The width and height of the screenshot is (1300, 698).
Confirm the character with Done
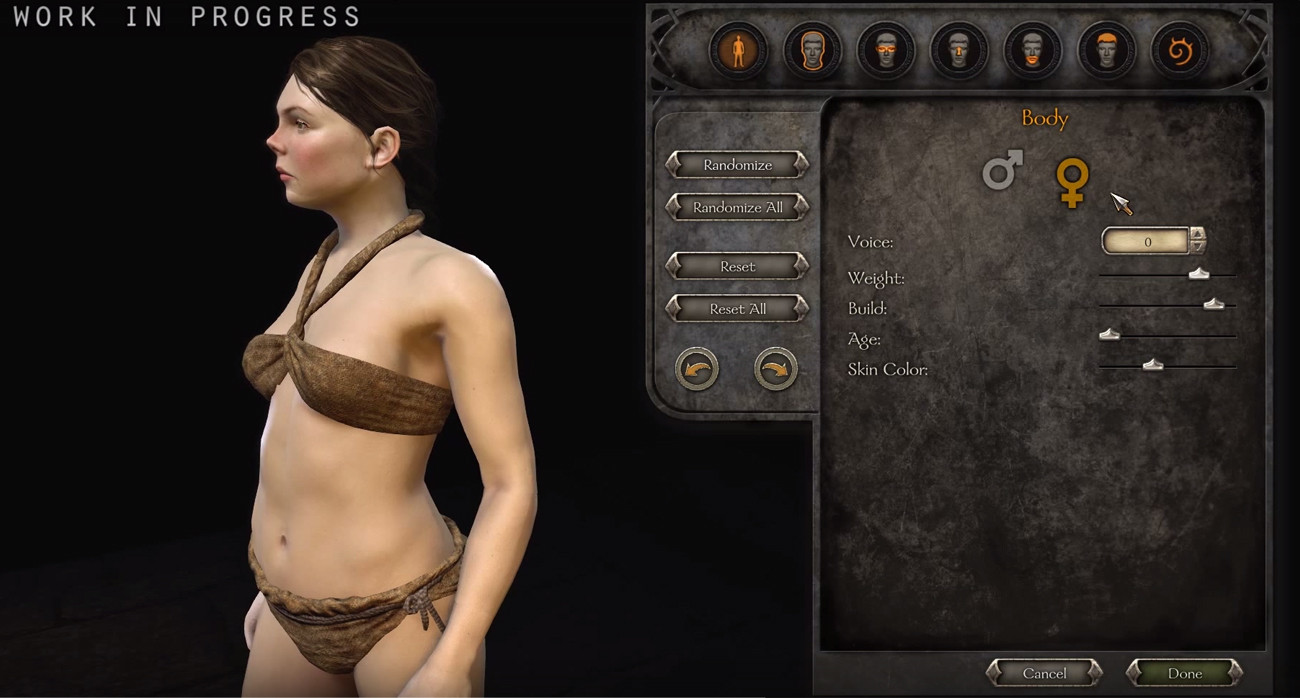1185,673
